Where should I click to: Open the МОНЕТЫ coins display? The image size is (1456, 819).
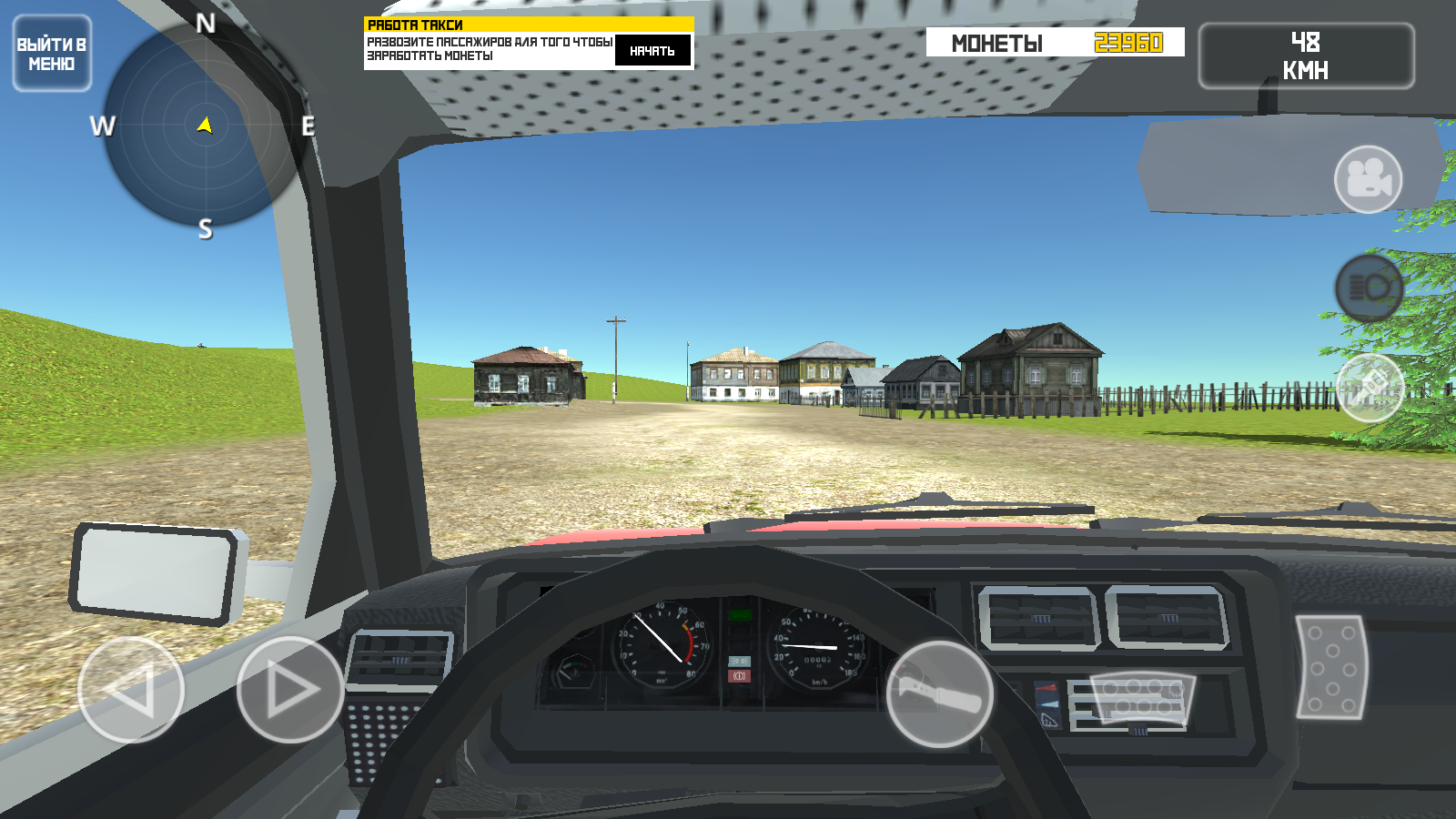(x=1051, y=43)
